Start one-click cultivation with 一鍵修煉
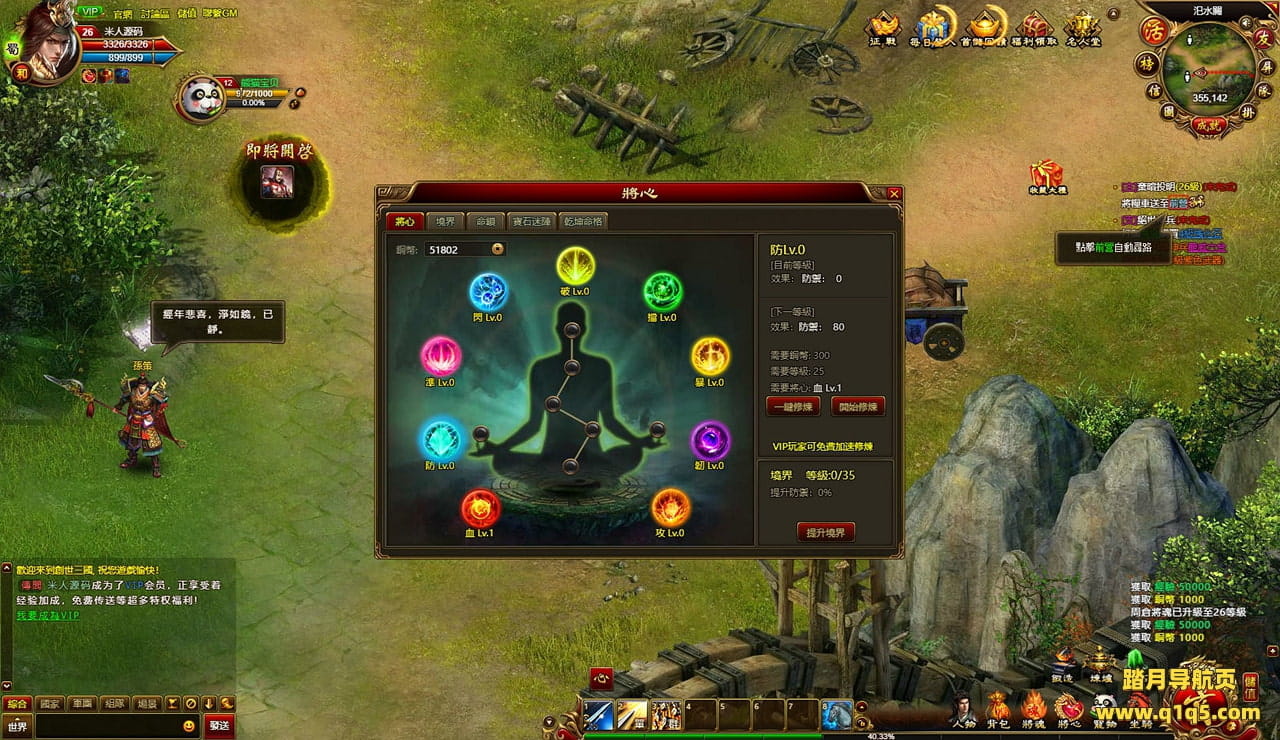Image resolution: width=1280 pixels, height=740 pixels. click(793, 406)
